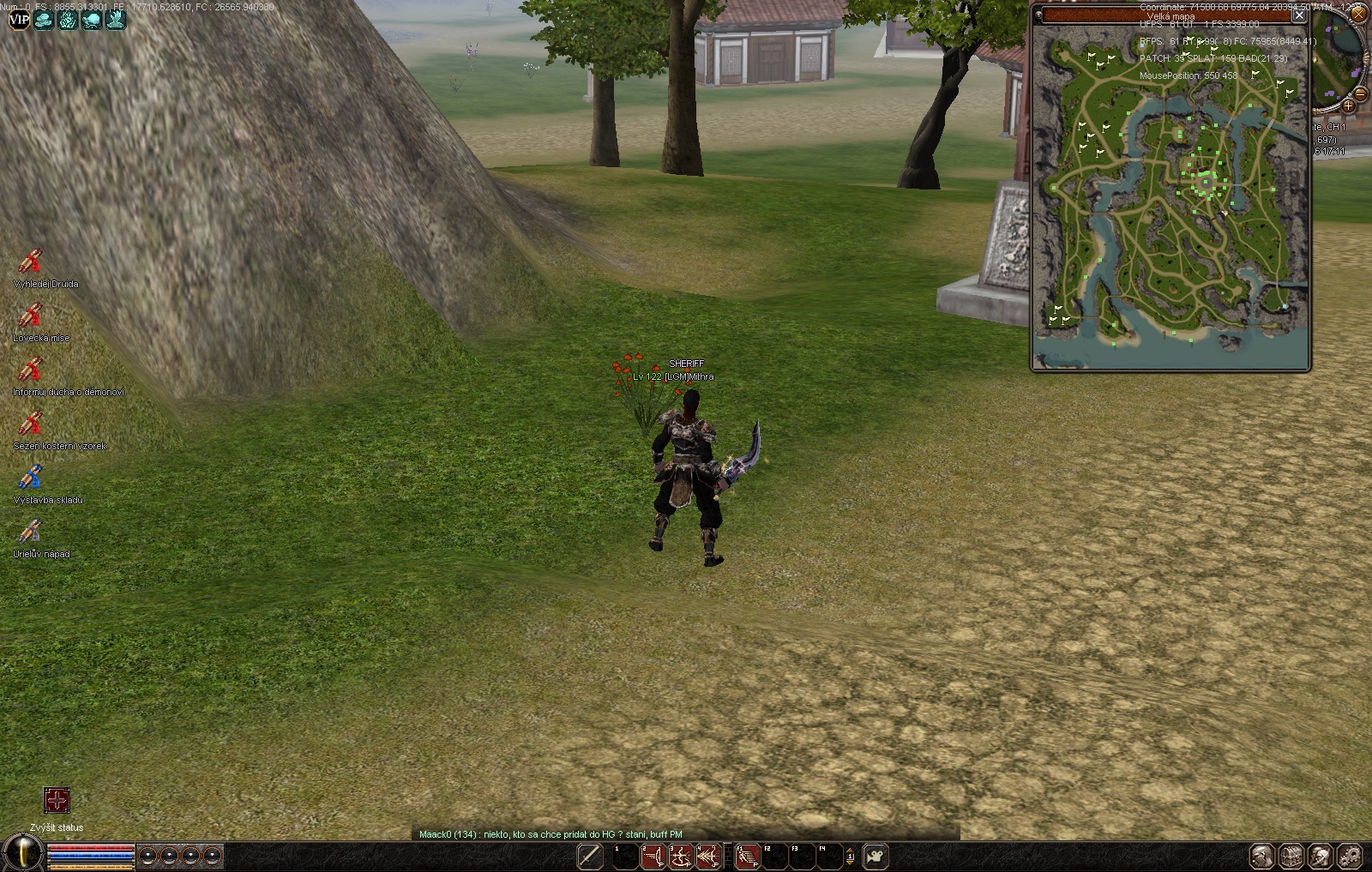1372x872 pixels.
Task: Open the 'Informuj ducha o démonovi' quest
Action: [31, 370]
